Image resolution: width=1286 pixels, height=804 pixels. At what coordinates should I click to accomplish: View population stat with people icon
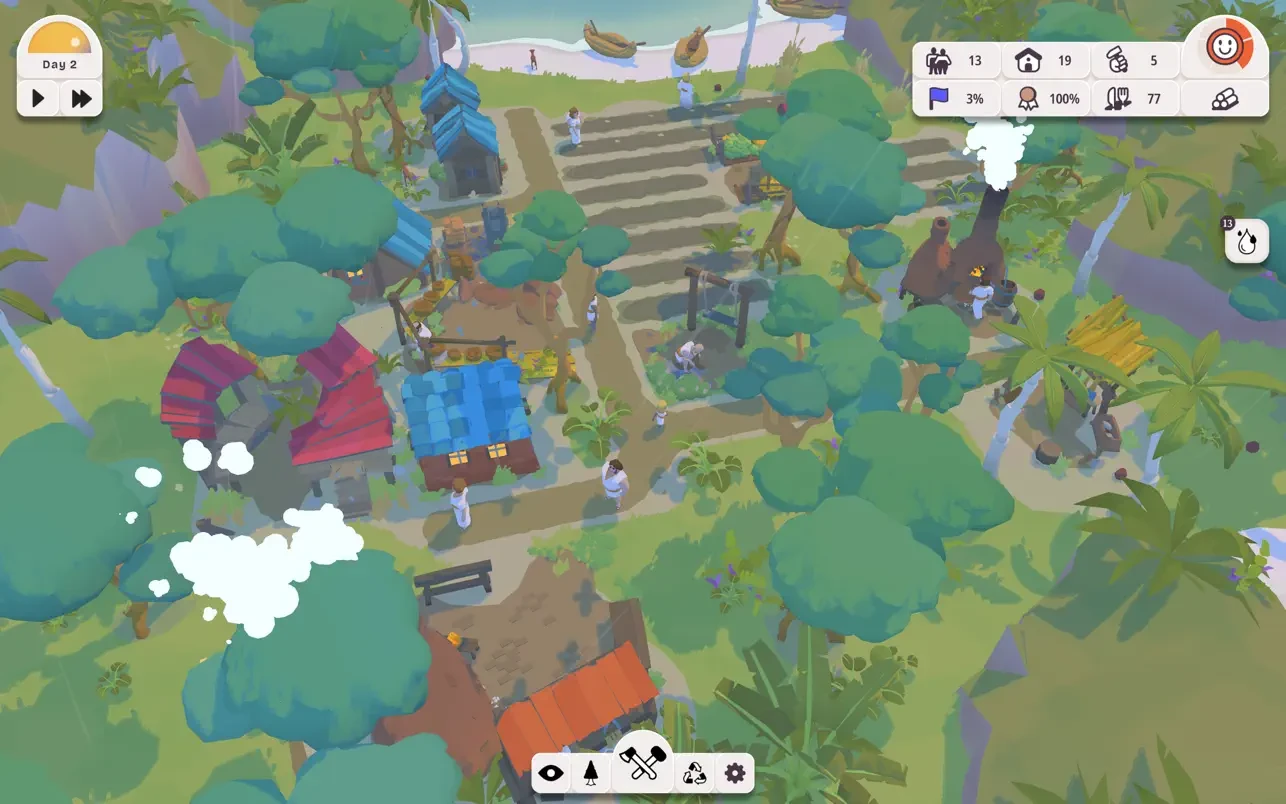(x=956, y=61)
